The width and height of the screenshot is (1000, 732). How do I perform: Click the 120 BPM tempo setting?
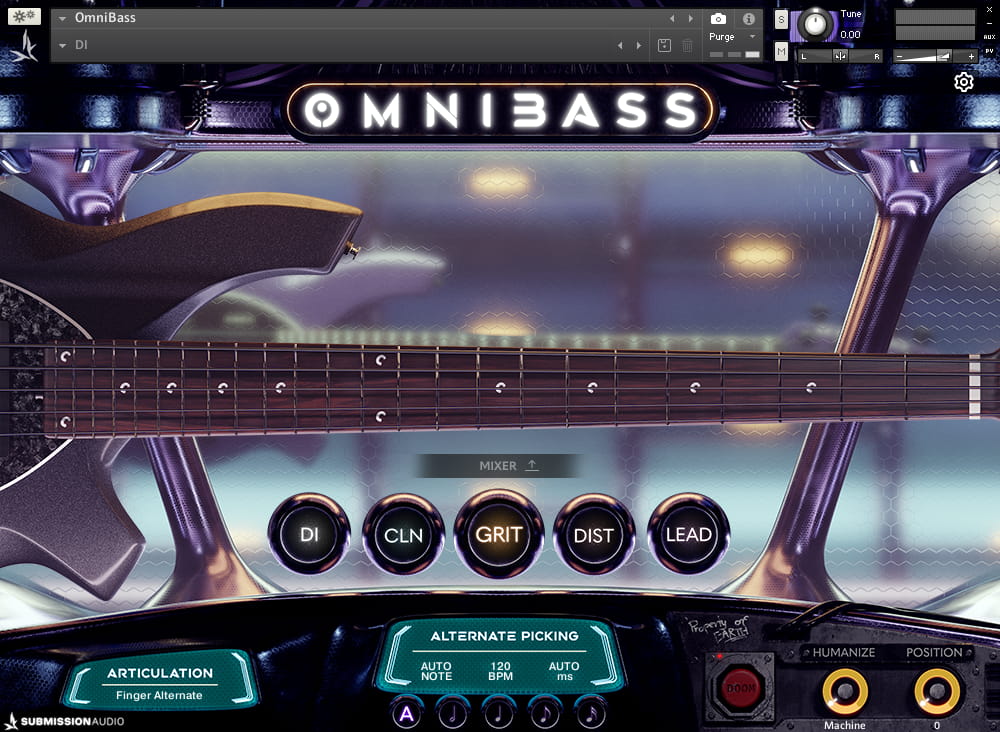[x=499, y=671]
